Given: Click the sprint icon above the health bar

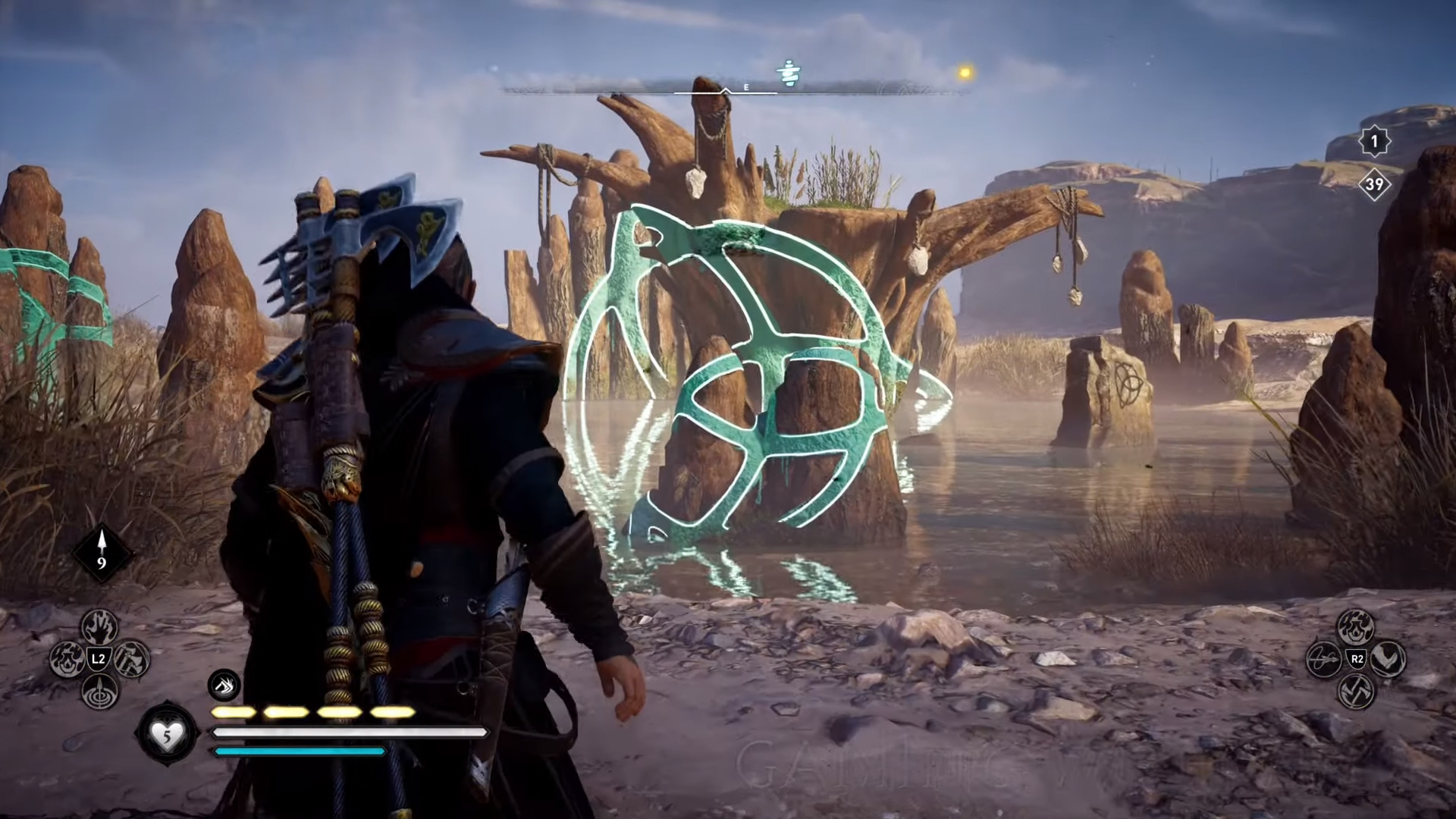Looking at the screenshot, I should 222,684.
